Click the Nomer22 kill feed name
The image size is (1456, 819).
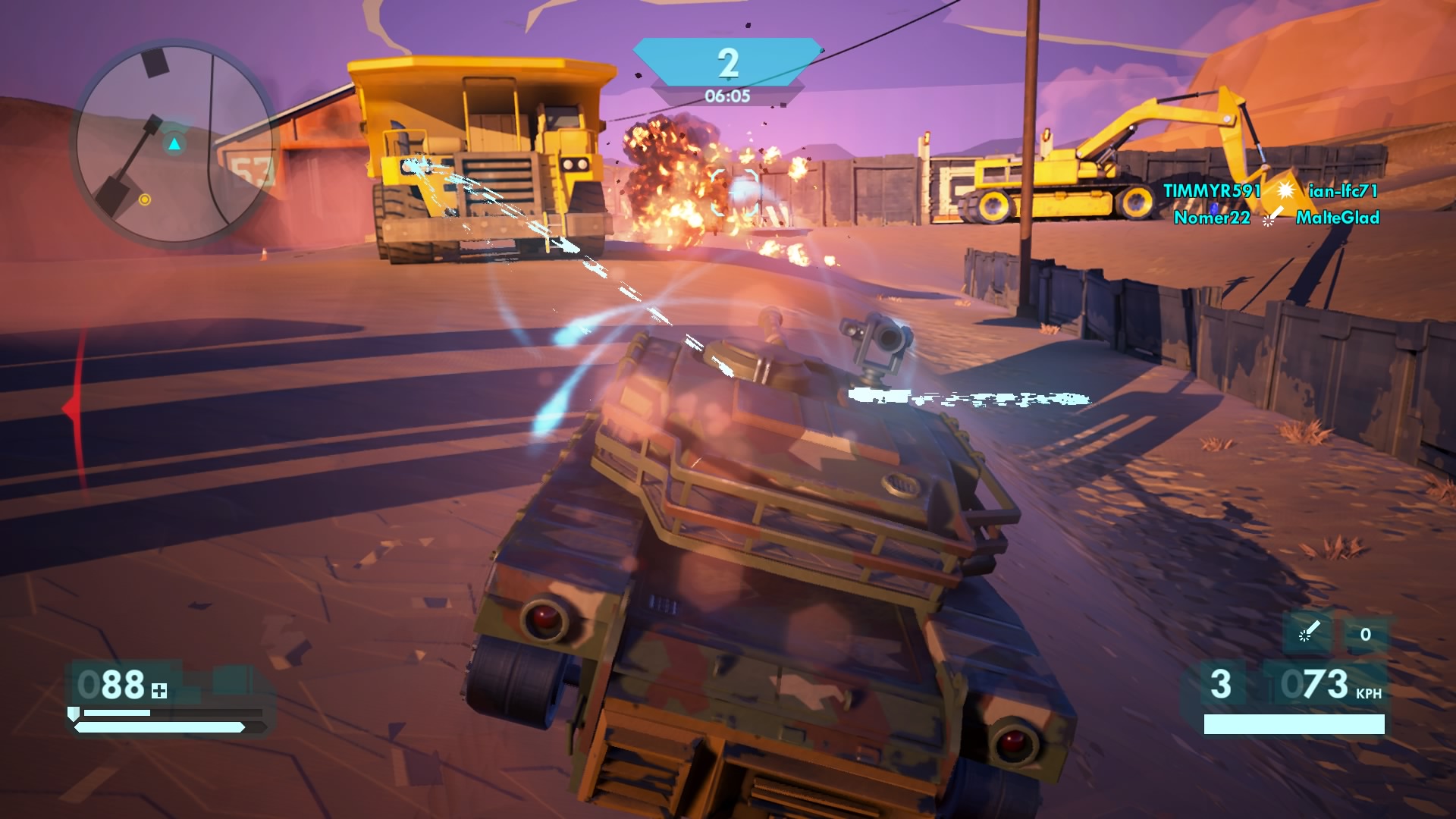coord(1211,218)
